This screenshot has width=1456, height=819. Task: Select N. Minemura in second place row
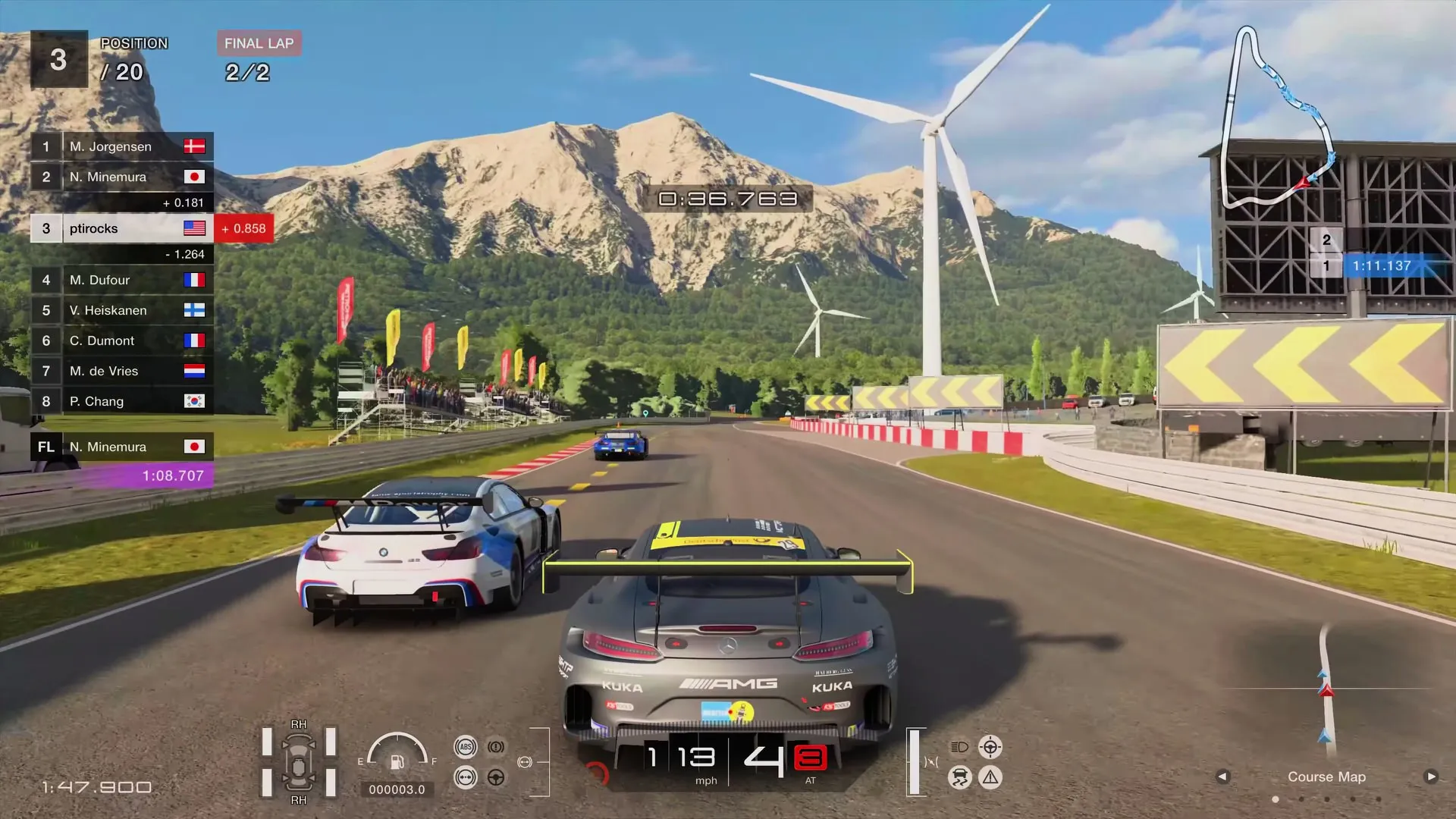[x=121, y=177]
